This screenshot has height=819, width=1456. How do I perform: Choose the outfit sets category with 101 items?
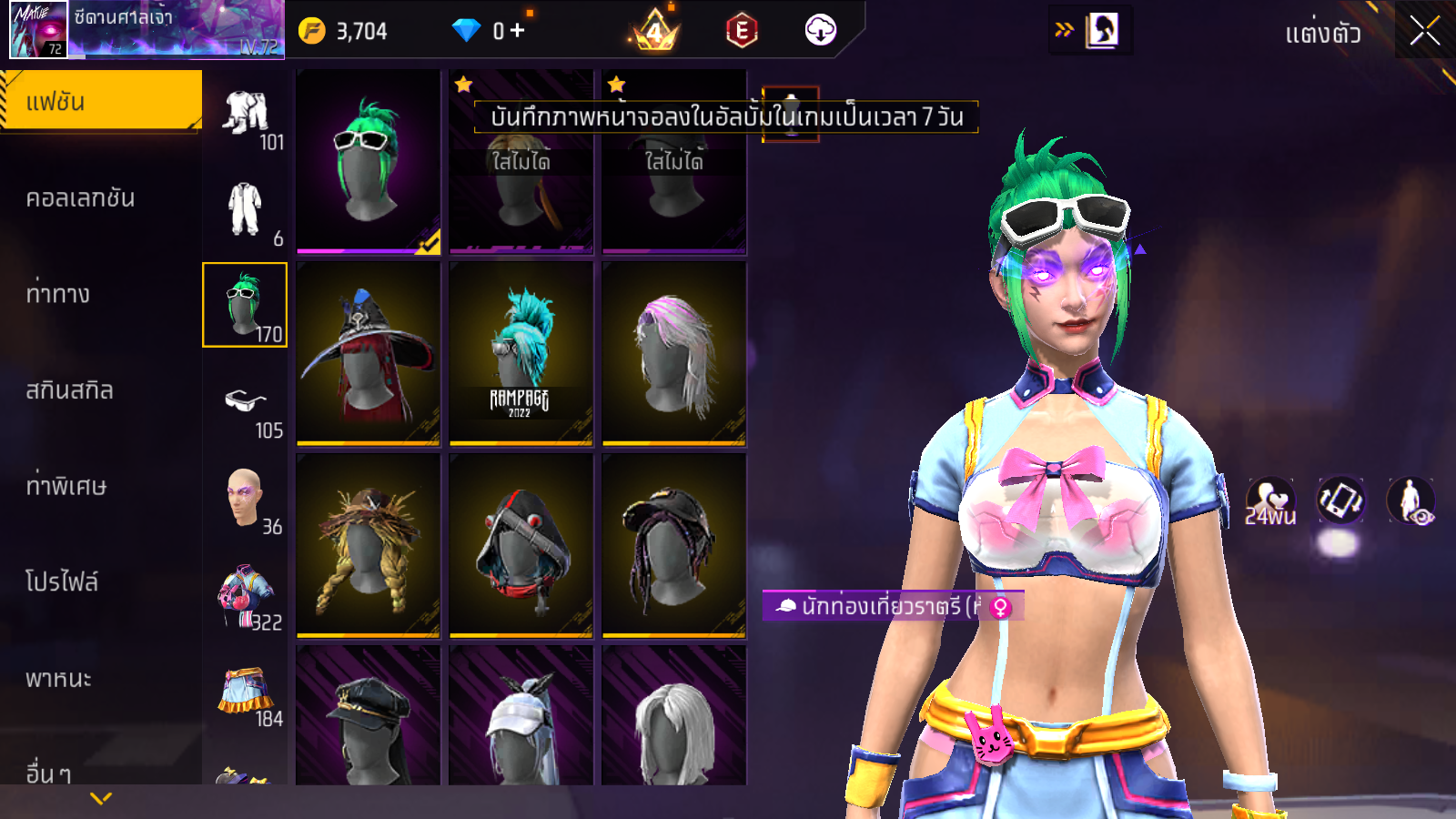pos(246,118)
